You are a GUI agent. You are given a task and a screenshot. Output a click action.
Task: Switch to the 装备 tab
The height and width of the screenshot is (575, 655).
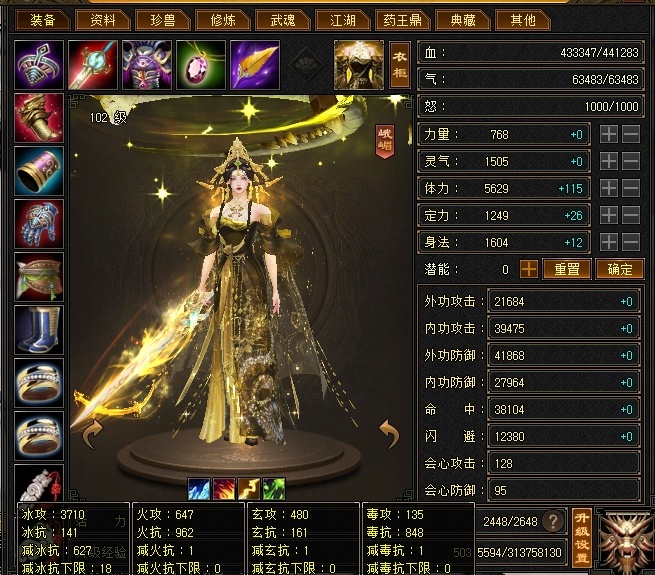(x=43, y=20)
